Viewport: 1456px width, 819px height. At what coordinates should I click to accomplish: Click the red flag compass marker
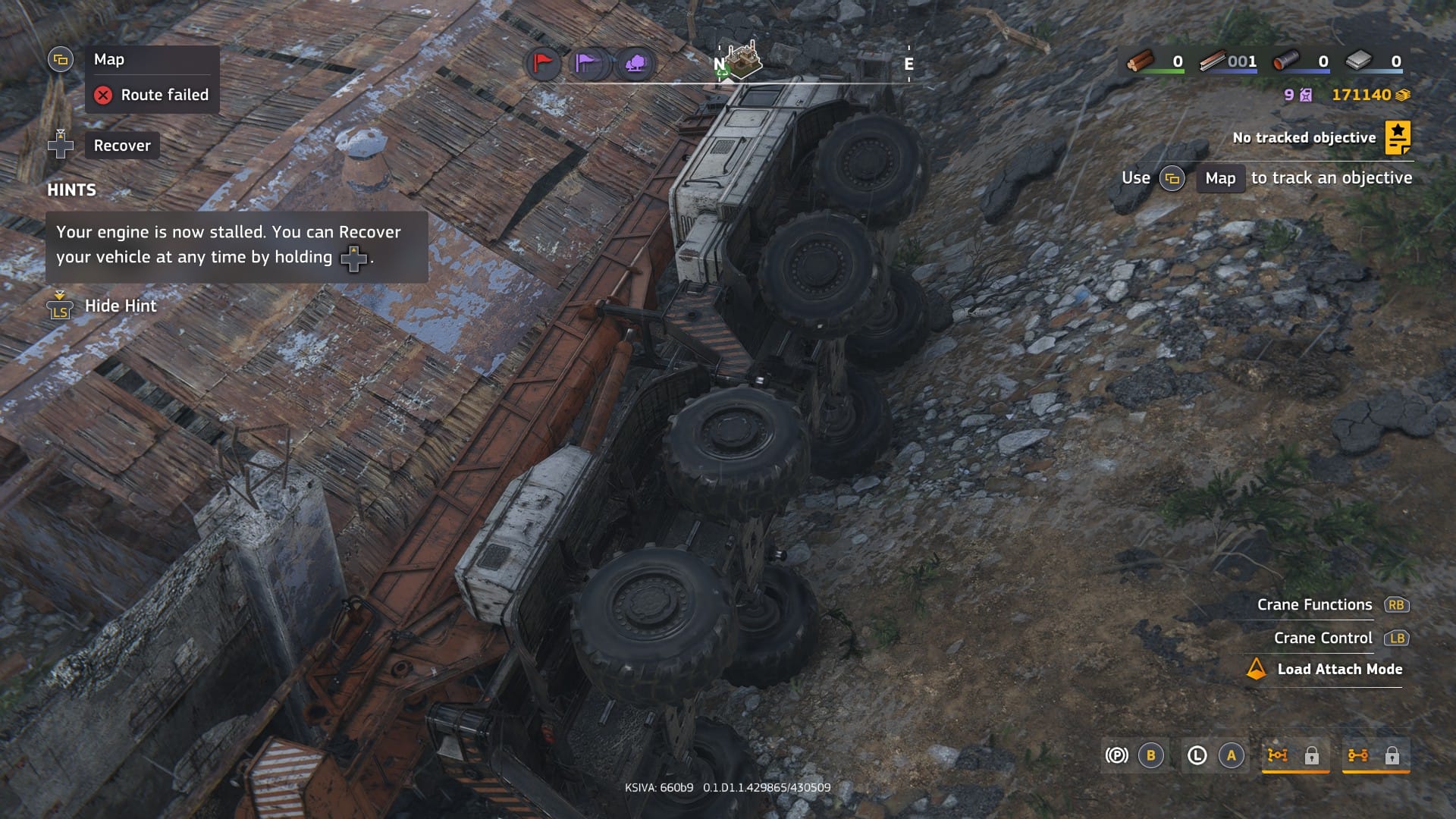543,64
